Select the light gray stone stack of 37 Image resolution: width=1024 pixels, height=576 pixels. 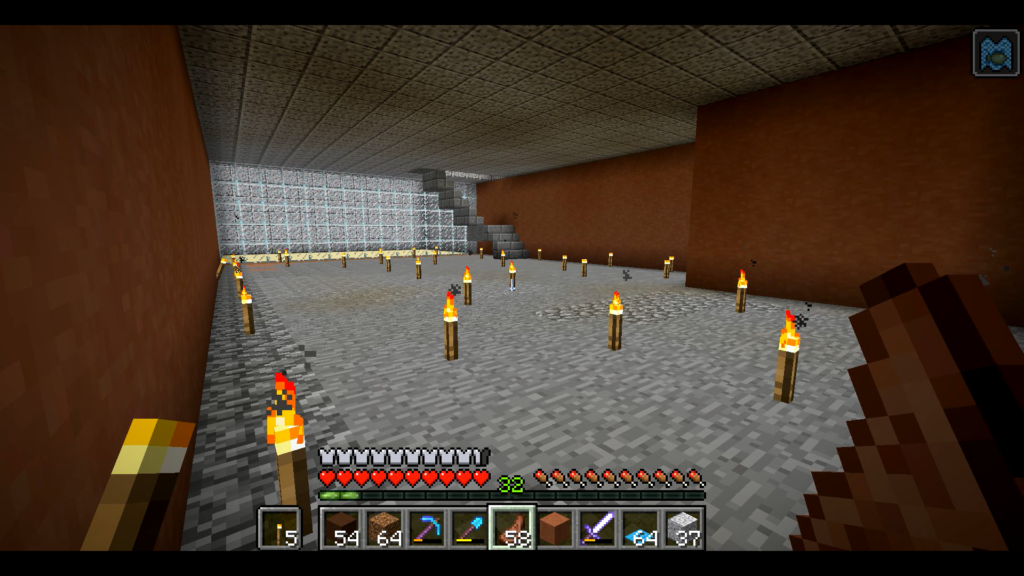pyautogui.click(x=683, y=528)
